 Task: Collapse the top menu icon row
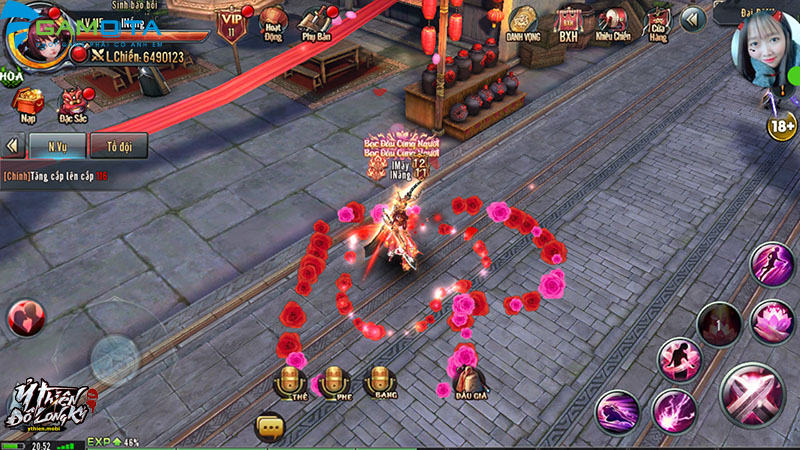pyautogui.click(x=693, y=19)
